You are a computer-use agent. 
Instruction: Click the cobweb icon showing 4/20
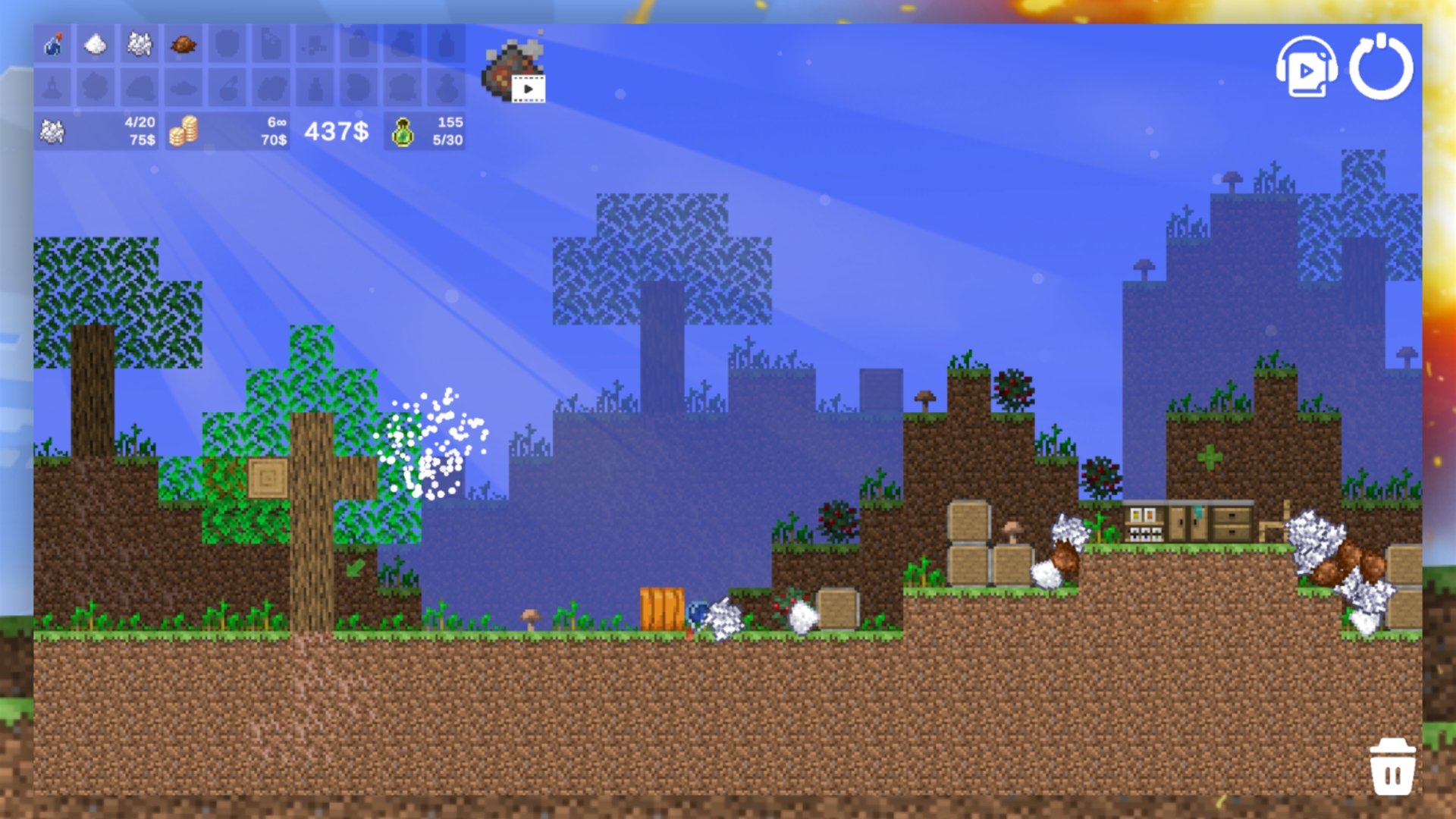52,132
